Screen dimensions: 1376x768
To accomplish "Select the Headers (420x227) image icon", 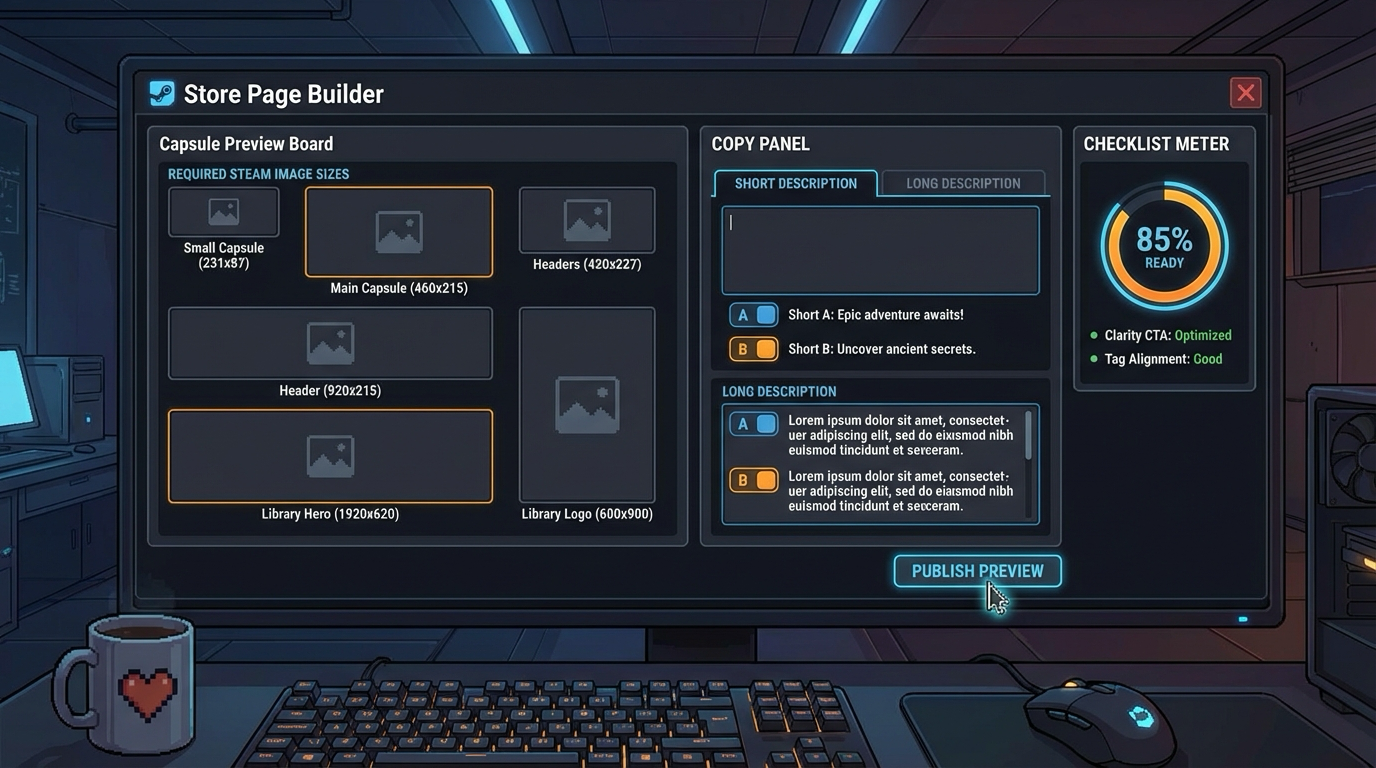I will tap(586, 219).
